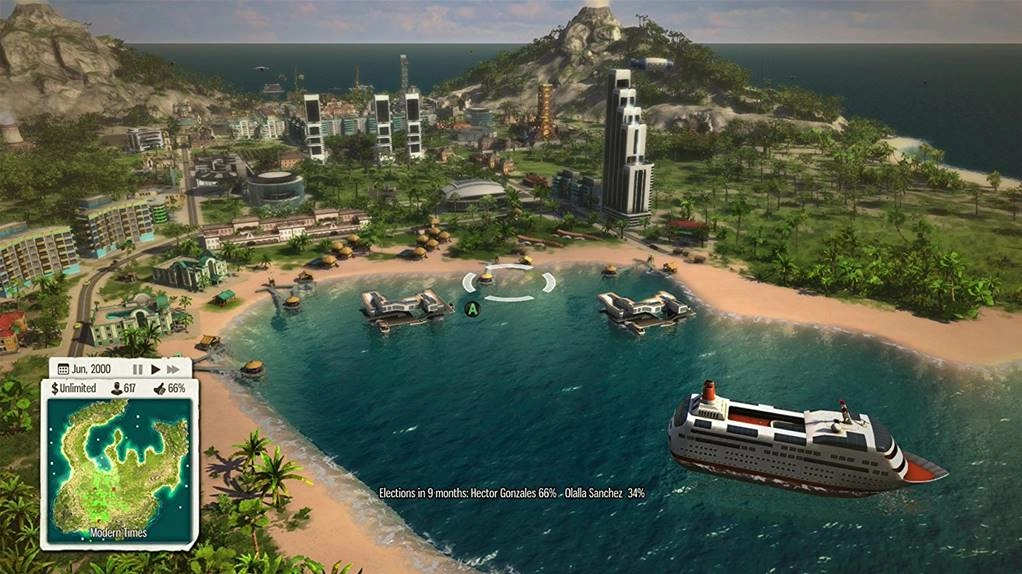The height and width of the screenshot is (574, 1022).
Task: Open approval rating thumbs-up icon
Action: [x=159, y=388]
